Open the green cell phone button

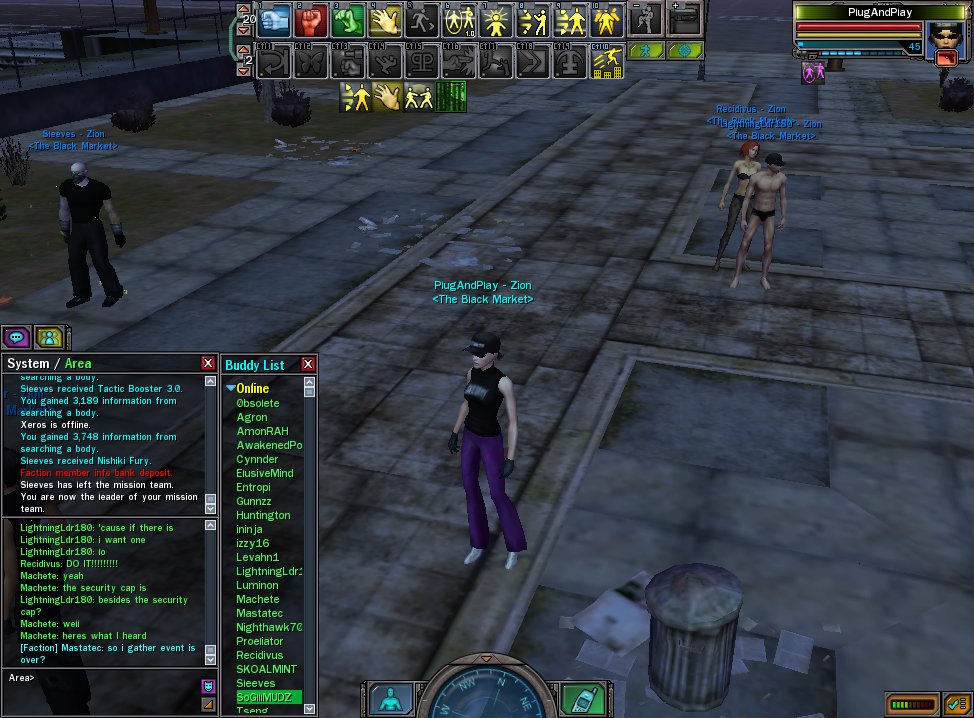click(x=580, y=698)
